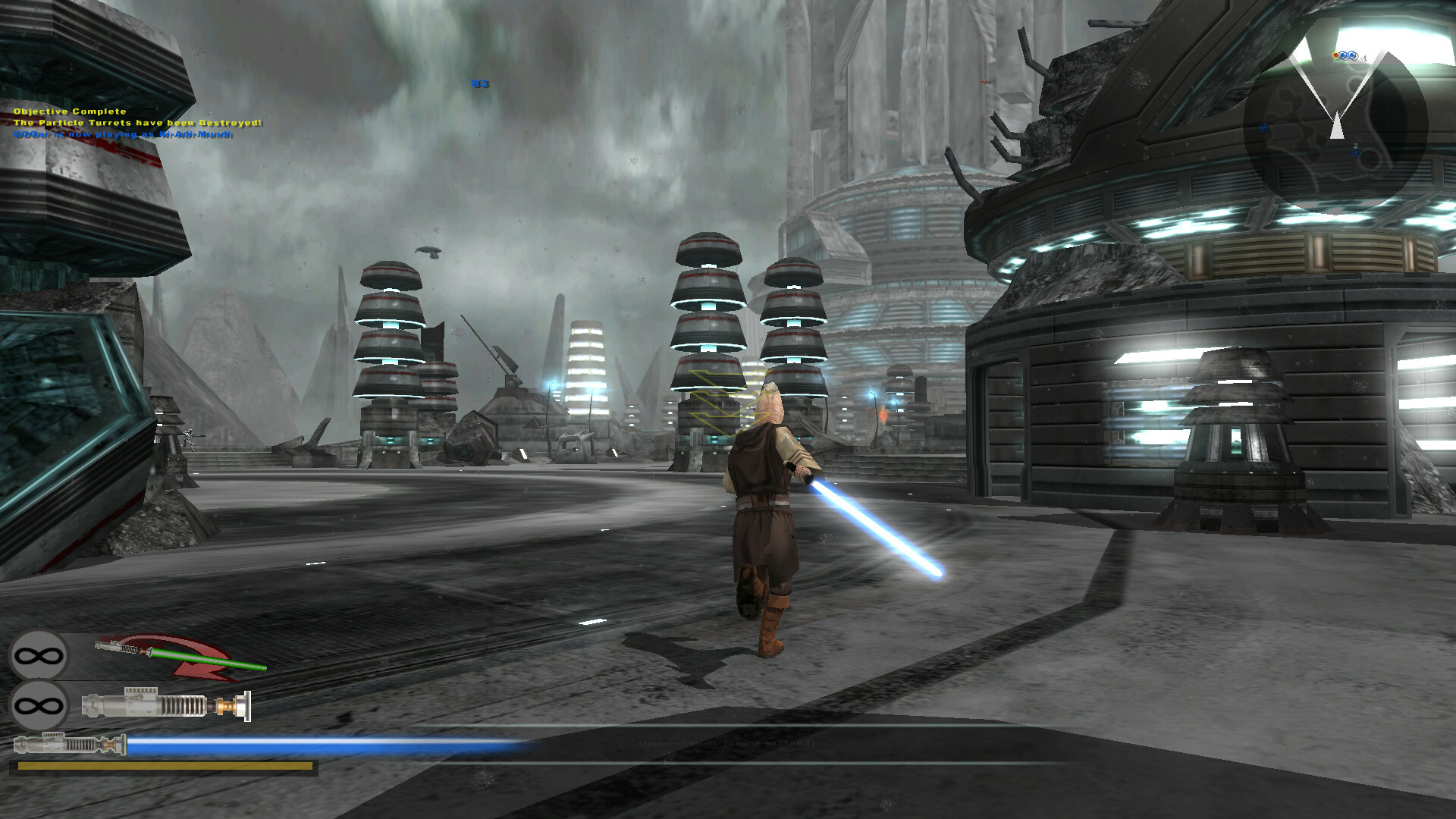
Task: Select the lightsaber throw ability icon
Action: pyautogui.click(x=180, y=656)
